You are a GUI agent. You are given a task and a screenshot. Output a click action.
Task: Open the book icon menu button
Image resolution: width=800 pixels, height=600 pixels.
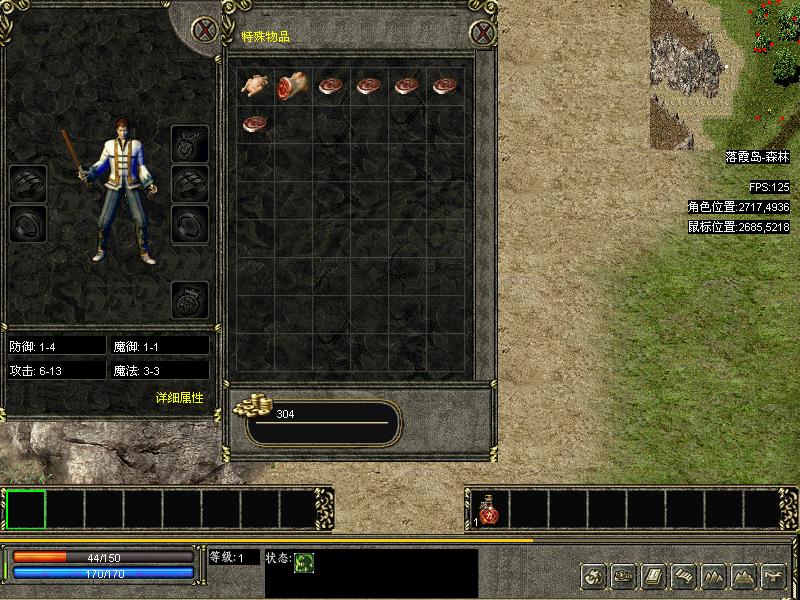(x=653, y=576)
